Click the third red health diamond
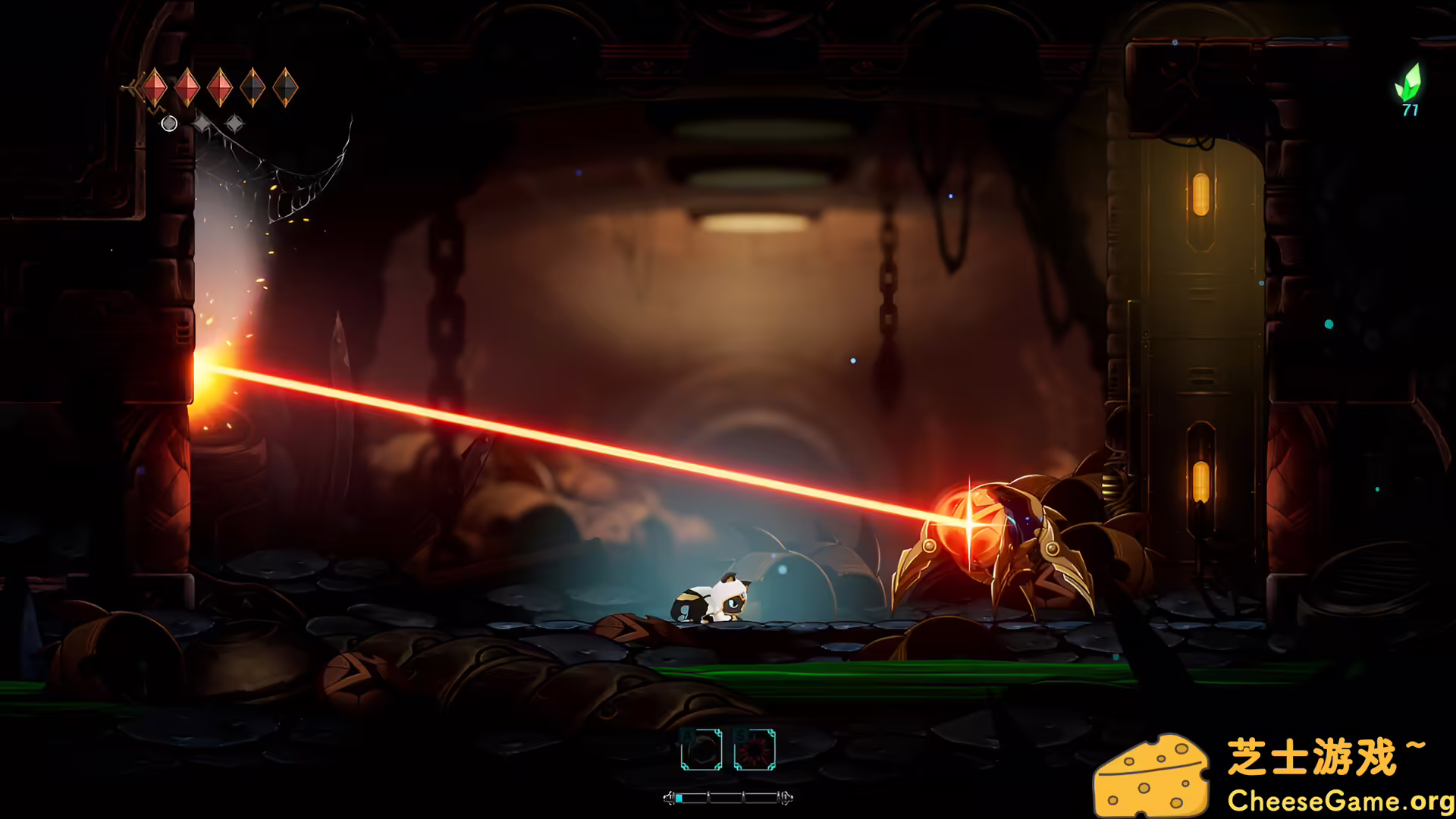The width and height of the screenshot is (1456, 819). pos(220,87)
